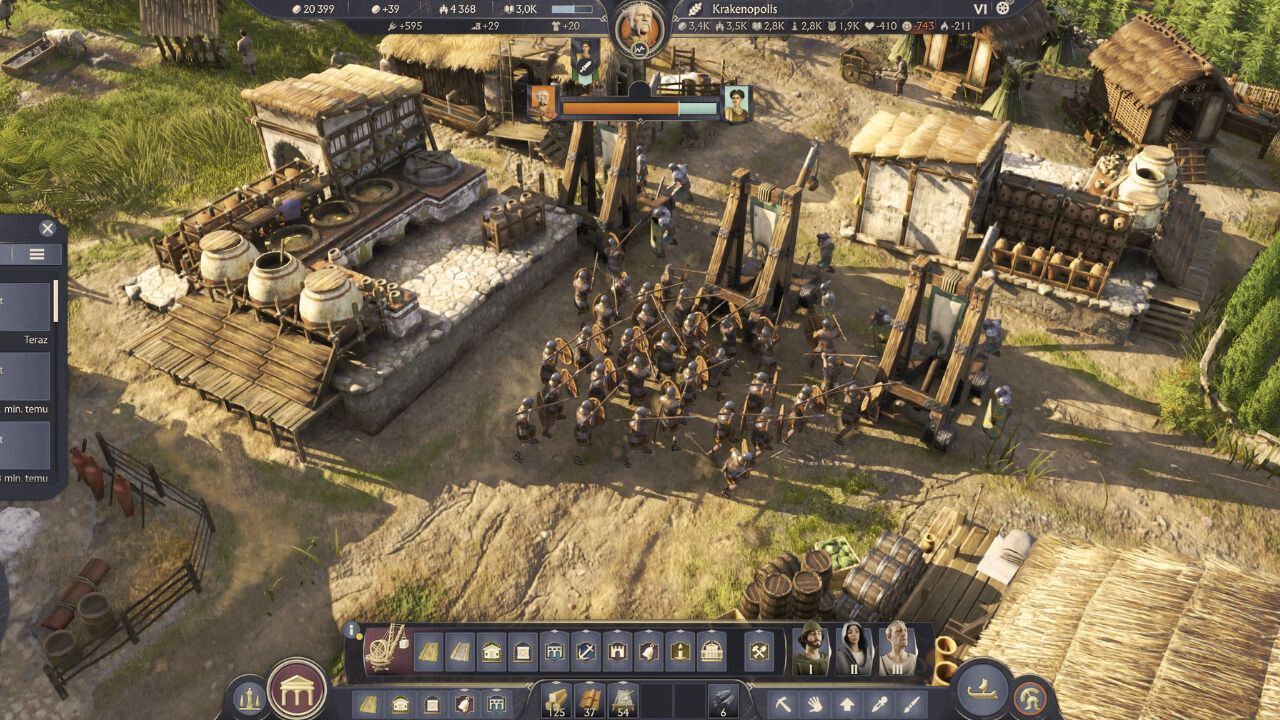Viewport: 1280px width, 720px height.
Task: Open the settings gear icon
Action: tap(1003, 8)
